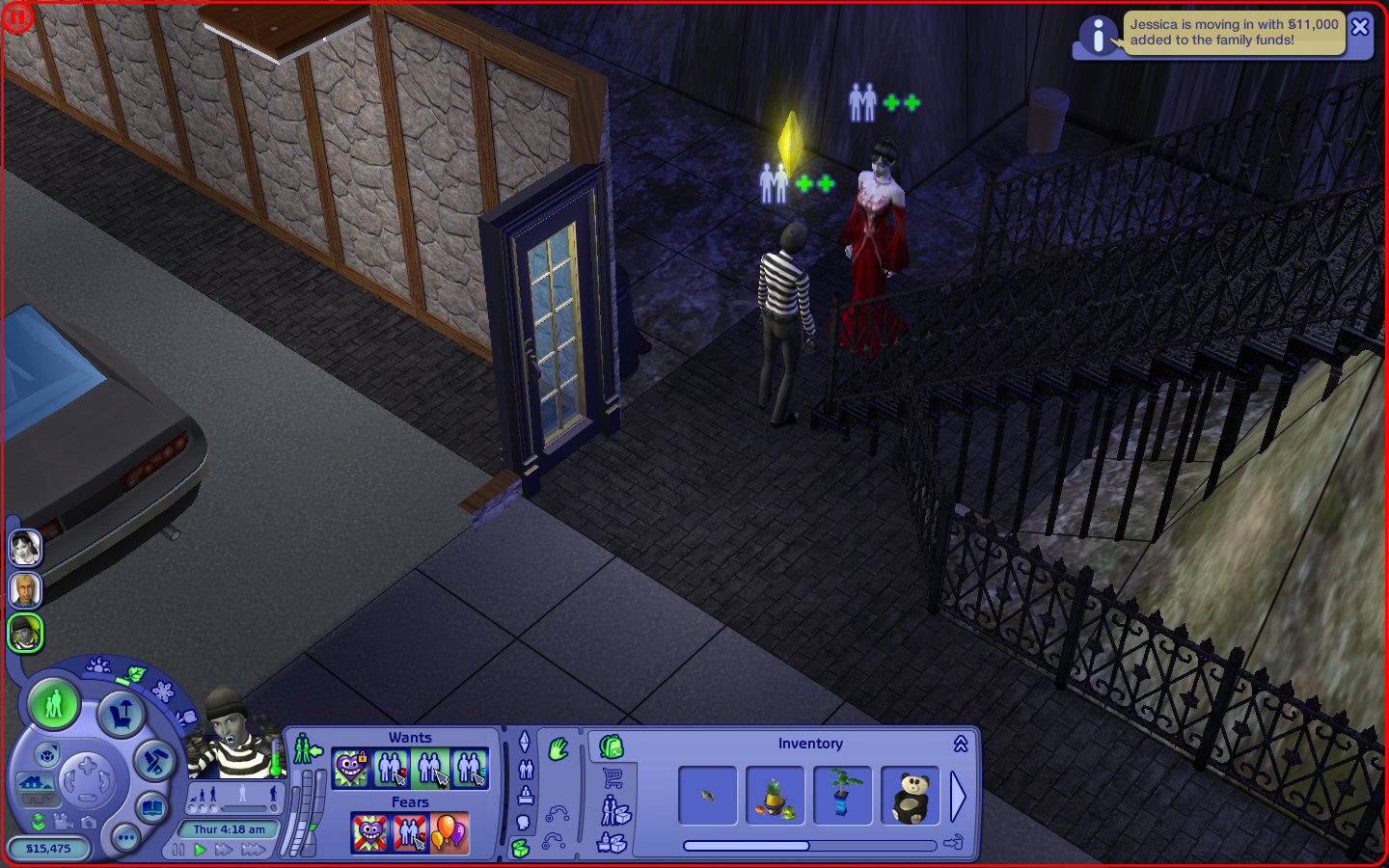Click the balloons fear icon
The image size is (1389, 868).
click(449, 832)
